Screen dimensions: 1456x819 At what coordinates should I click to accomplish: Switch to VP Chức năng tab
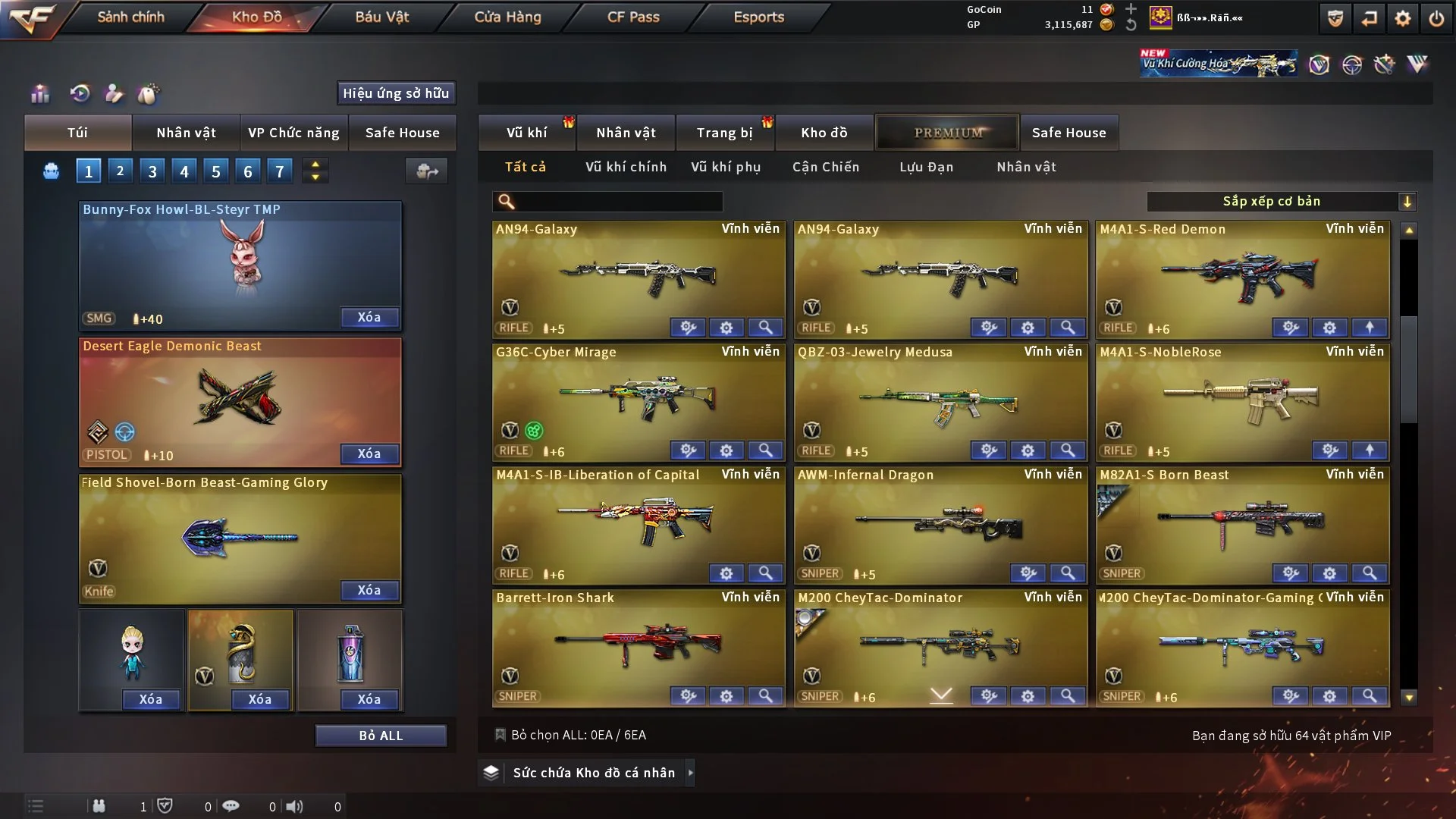293,133
